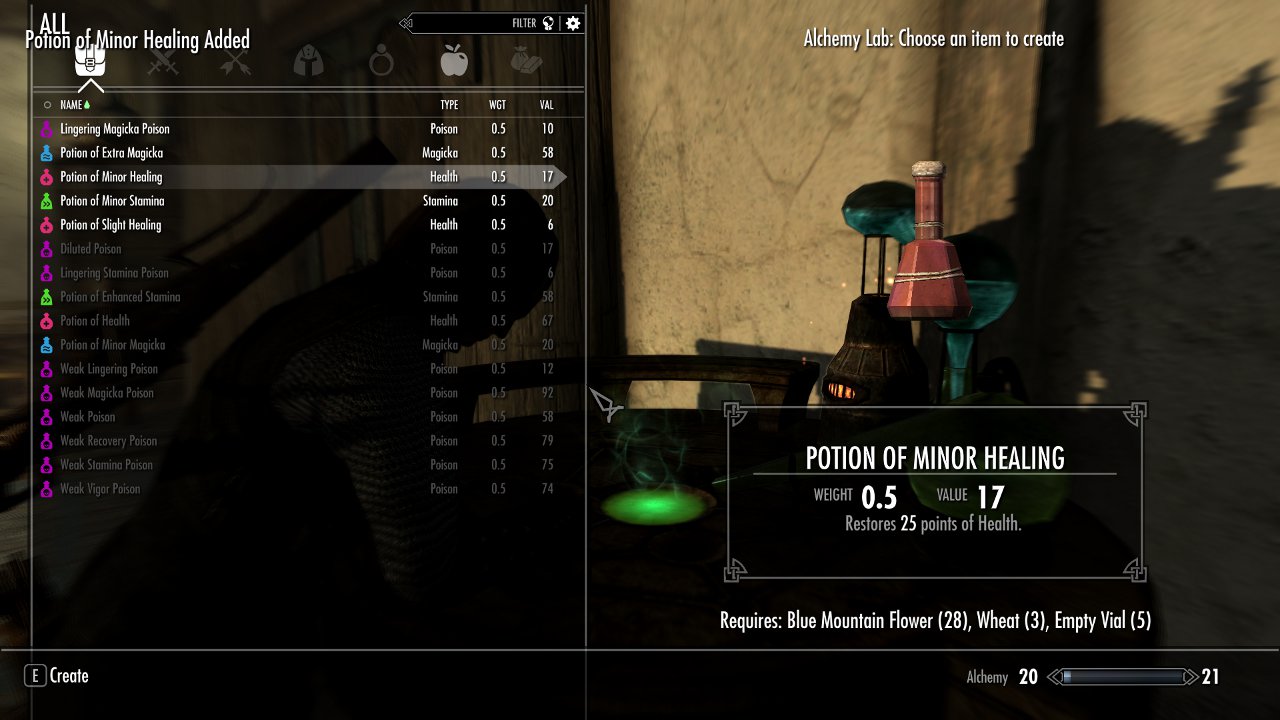Switch to the crossed swords weapons tab
1280x720 pixels.
click(162, 63)
